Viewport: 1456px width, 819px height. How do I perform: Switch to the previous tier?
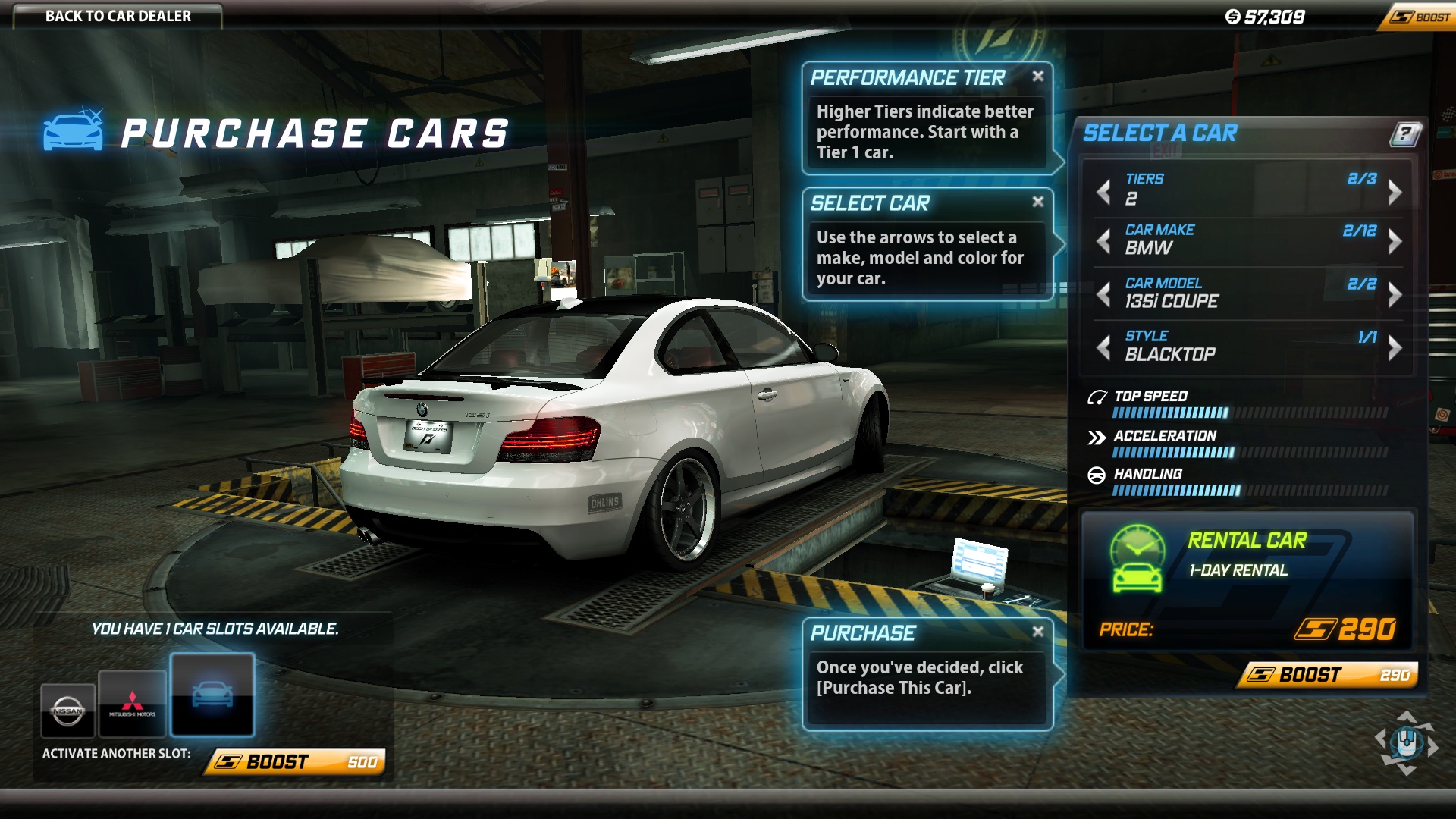click(x=1104, y=190)
